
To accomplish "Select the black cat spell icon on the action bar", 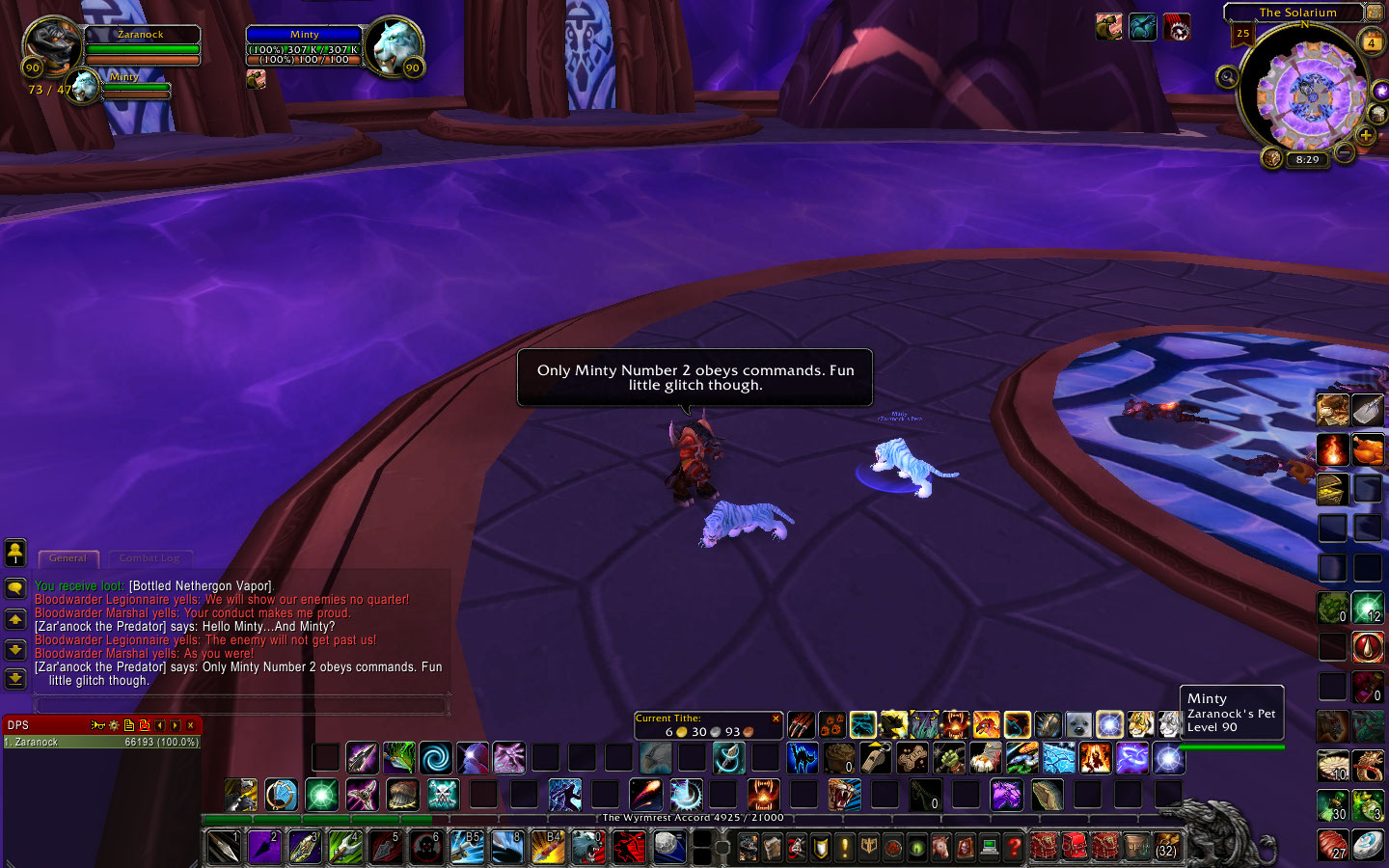I will [803, 756].
